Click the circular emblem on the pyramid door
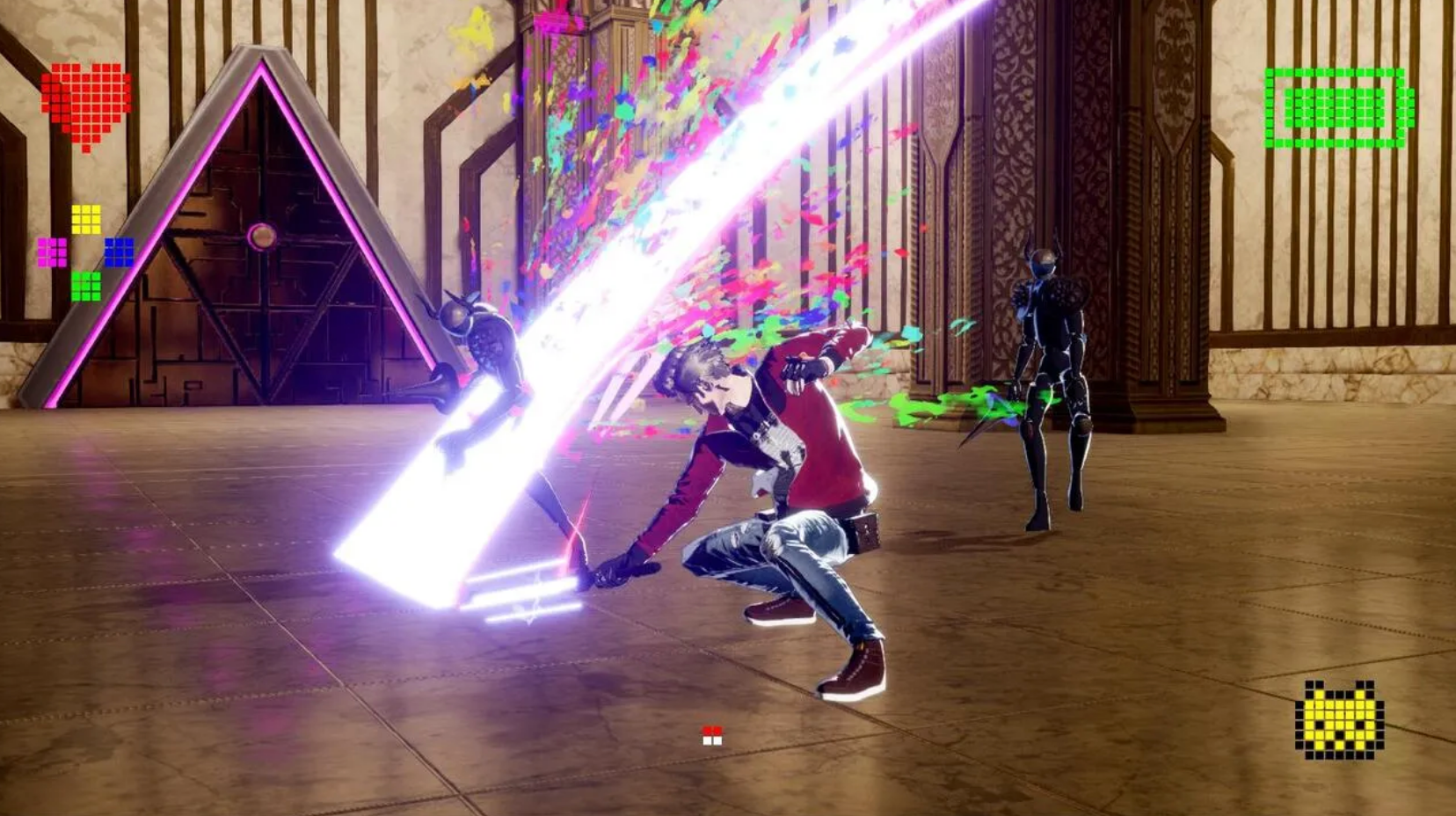This screenshot has width=1456, height=816. point(262,234)
